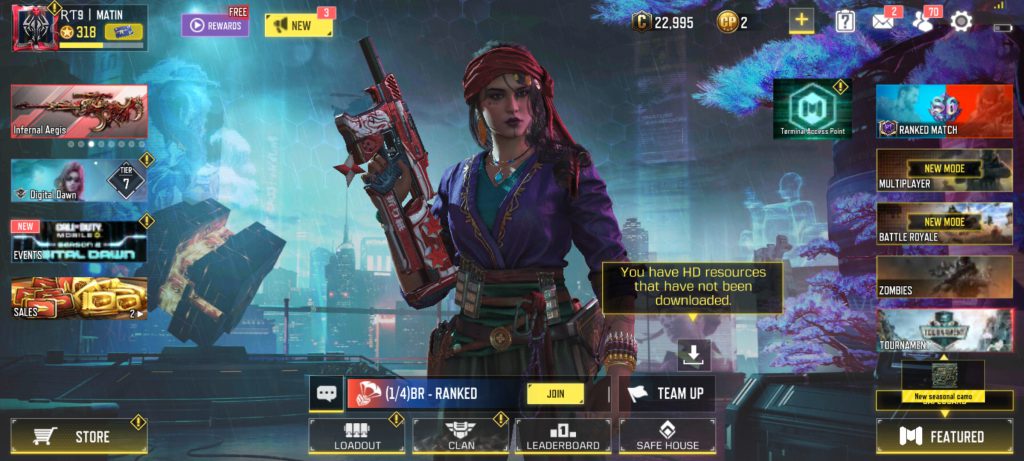Screen dimensions: 1024x461
Task: Claim free Rewards
Action: coord(215,25)
